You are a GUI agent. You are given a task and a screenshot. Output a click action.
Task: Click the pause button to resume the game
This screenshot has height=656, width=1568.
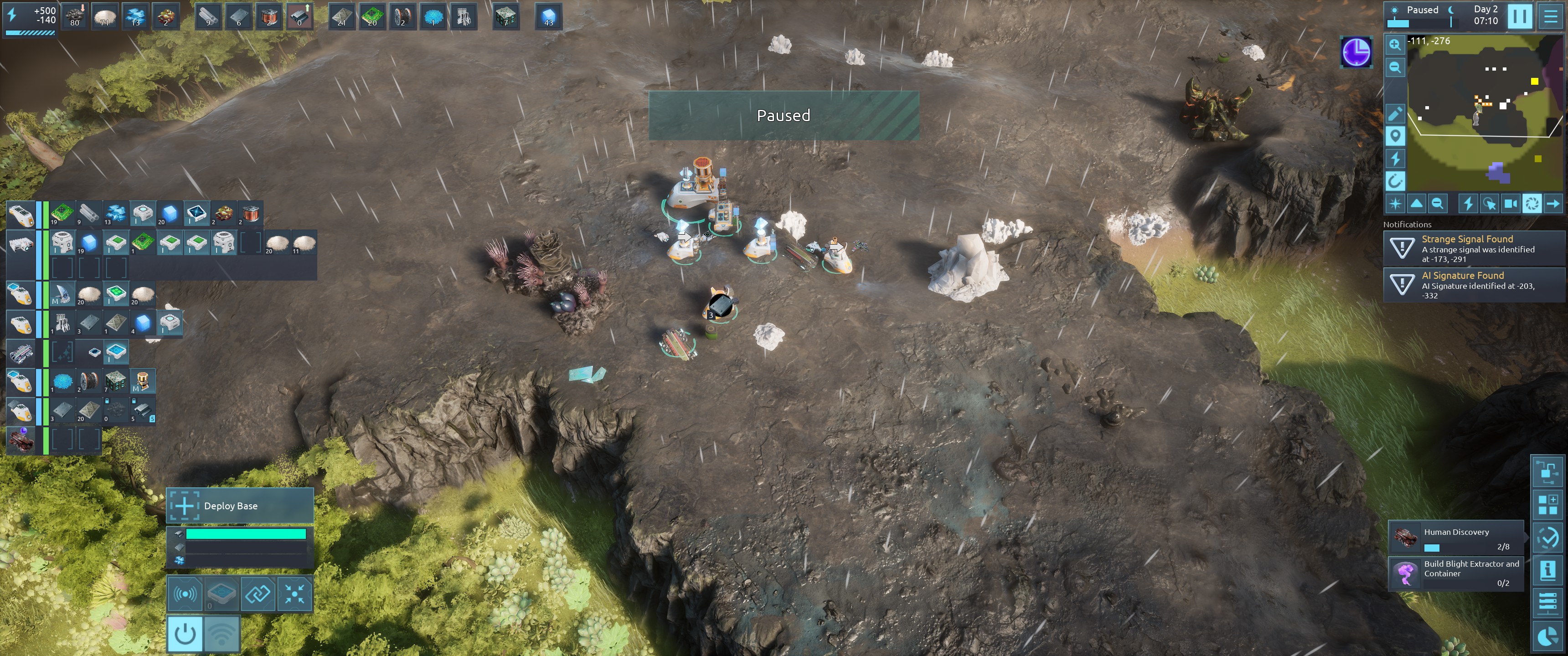click(x=1519, y=16)
